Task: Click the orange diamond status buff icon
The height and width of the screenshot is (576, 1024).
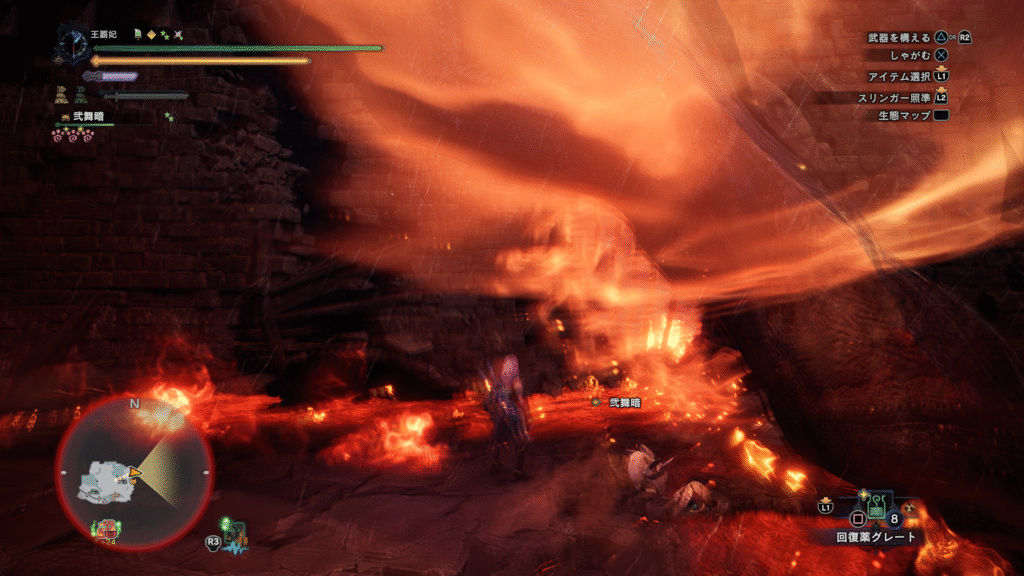Action: (151, 34)
